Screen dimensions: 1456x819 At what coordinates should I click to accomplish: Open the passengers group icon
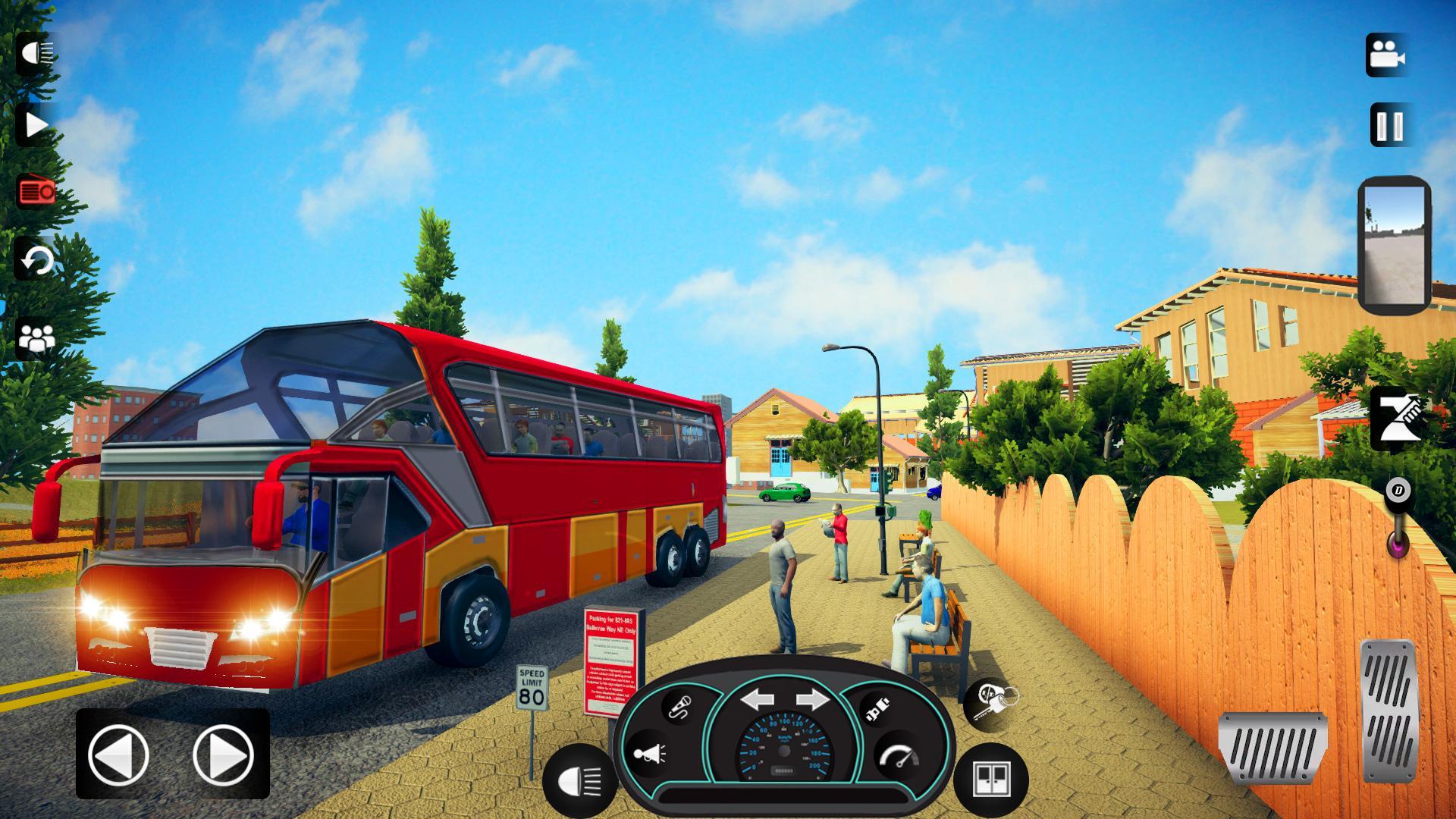pyautogui.click(x=36, y=337)
